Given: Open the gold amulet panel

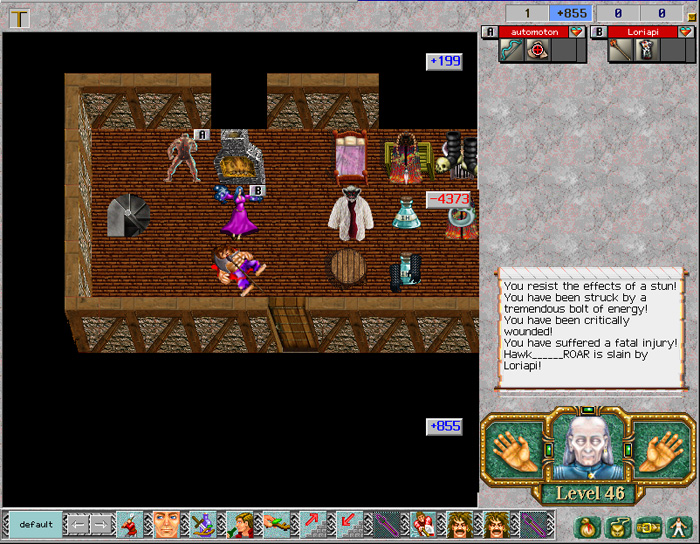Looking at the screenshot, I should tap(617, 524).
